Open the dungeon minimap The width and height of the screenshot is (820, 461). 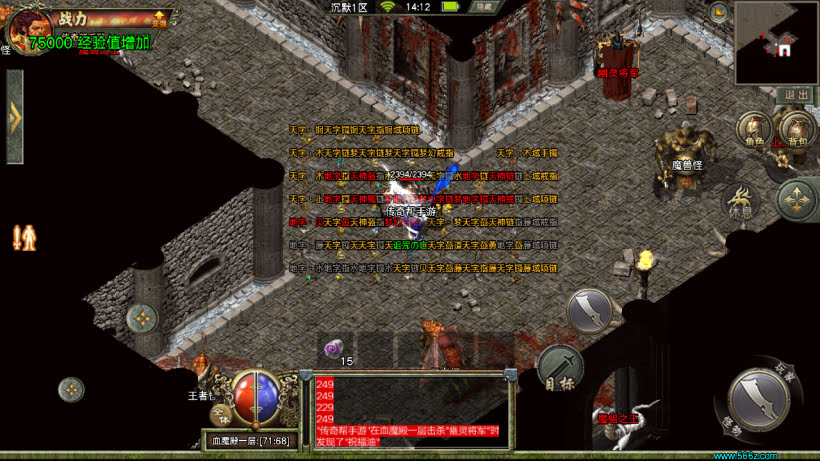tap(777, 29)
